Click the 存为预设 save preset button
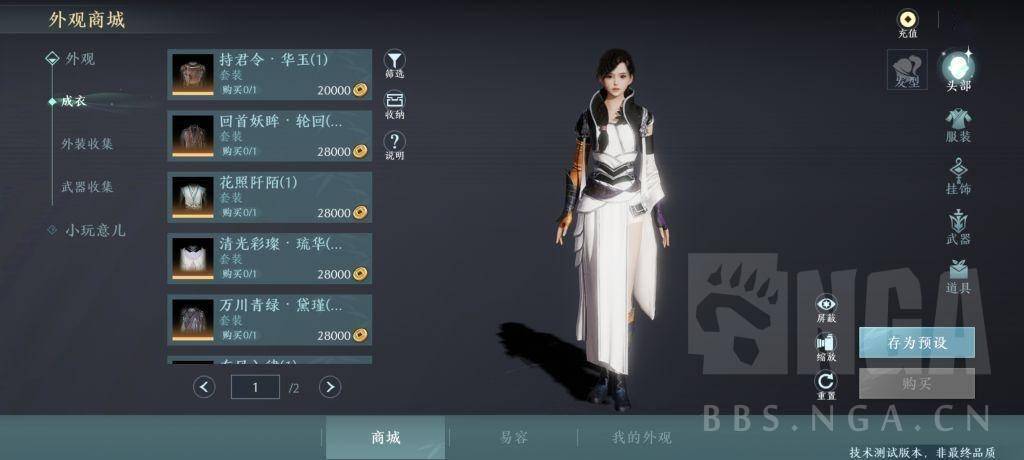Screen dimensions: 1024x460 [916, 342]
